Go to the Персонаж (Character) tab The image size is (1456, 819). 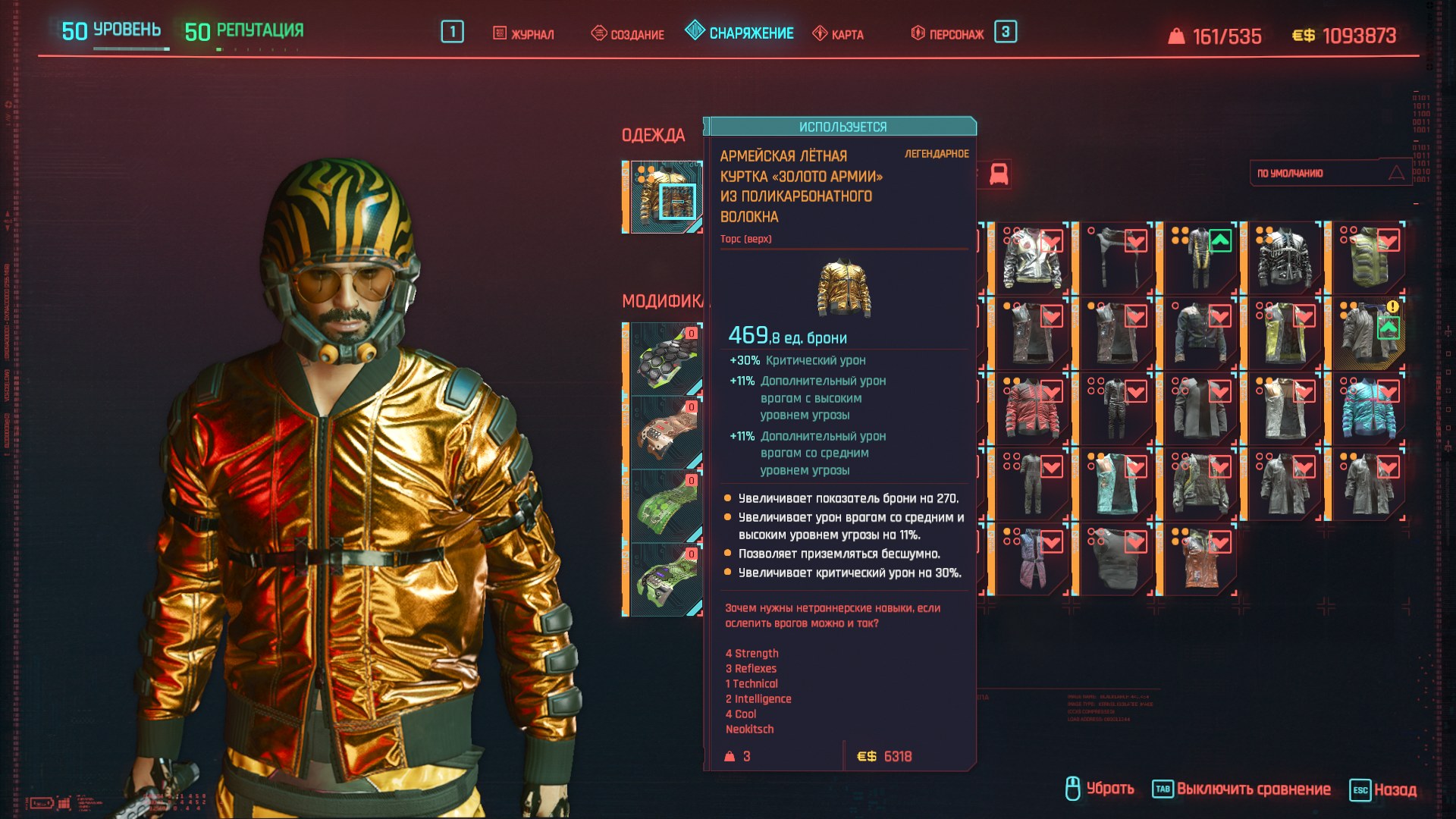[948, 34]
